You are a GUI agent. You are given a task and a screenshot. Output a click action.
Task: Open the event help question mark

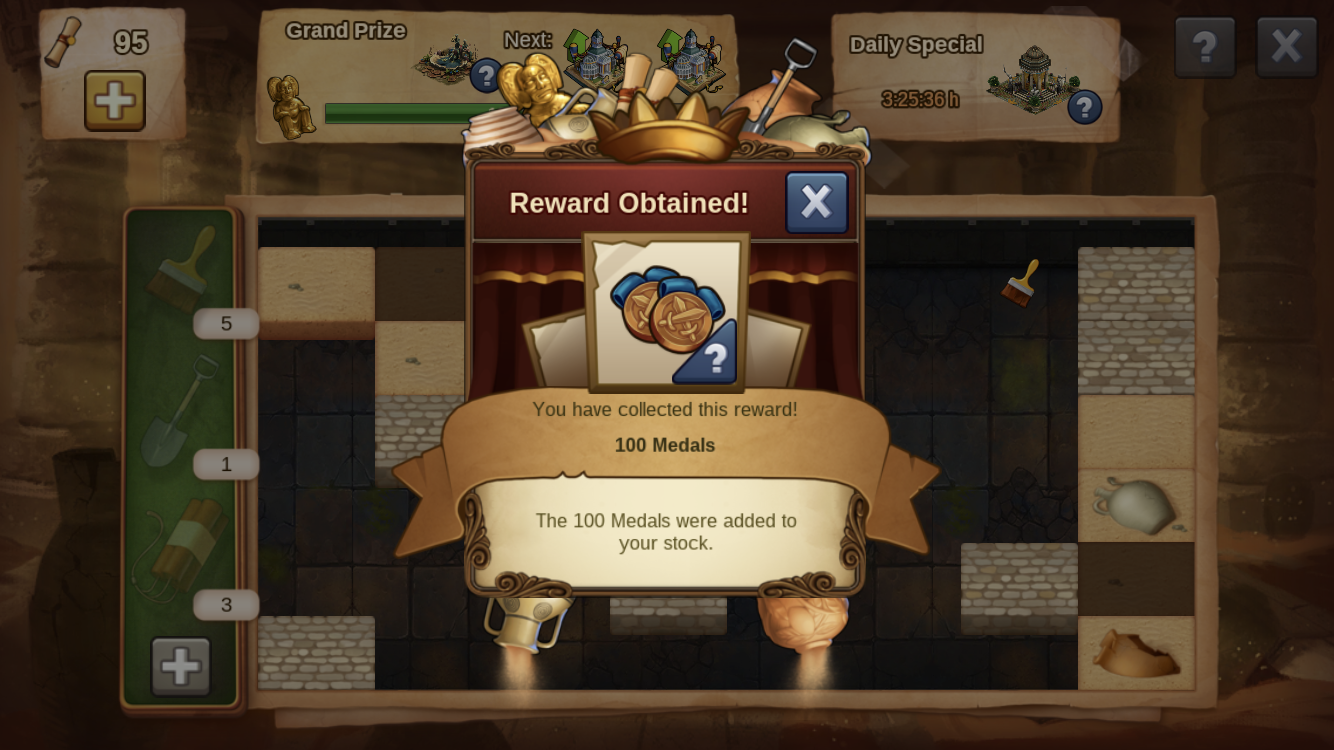[1204, 46]
